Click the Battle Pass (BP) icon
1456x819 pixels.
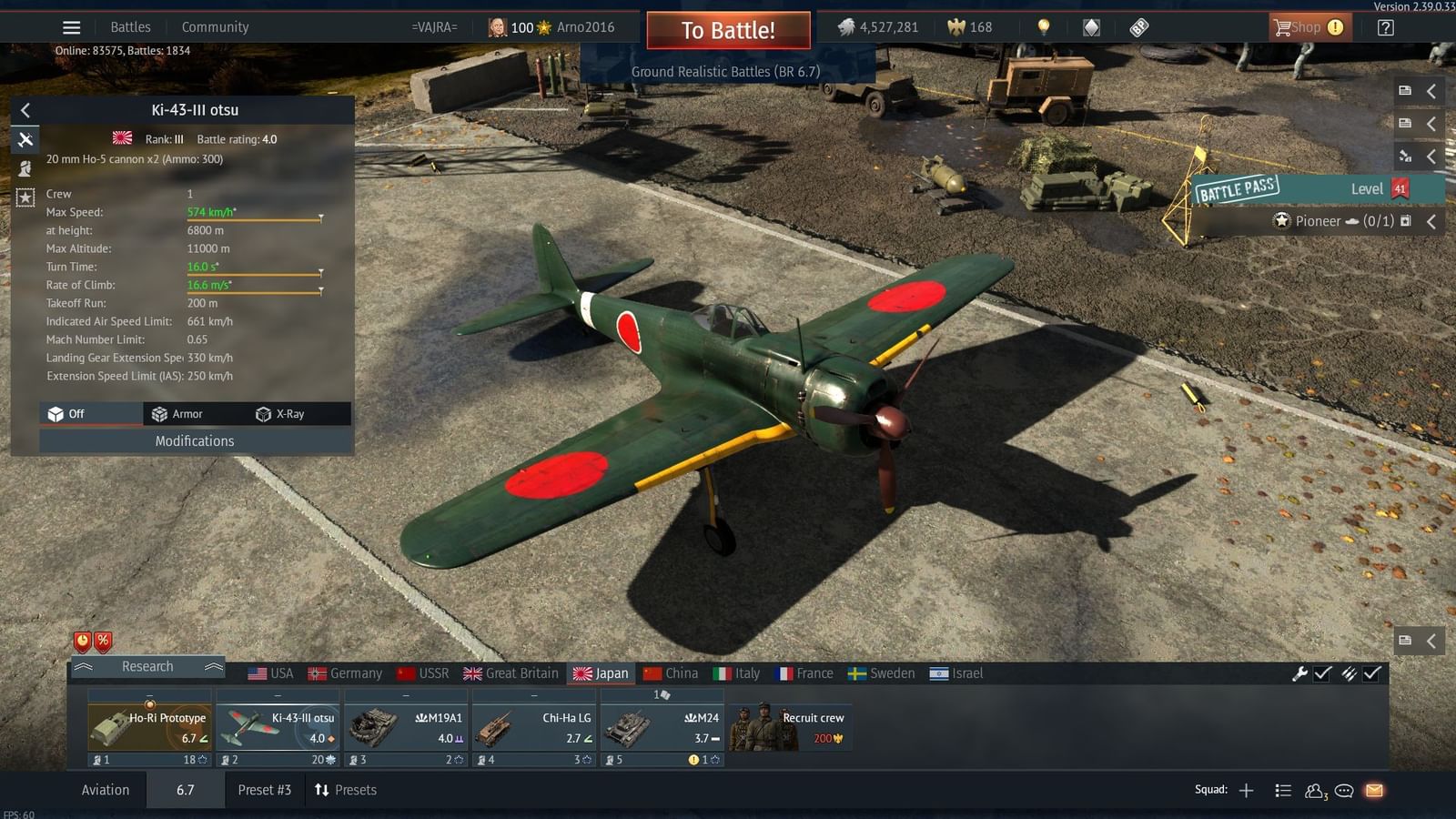[1138, 26]
